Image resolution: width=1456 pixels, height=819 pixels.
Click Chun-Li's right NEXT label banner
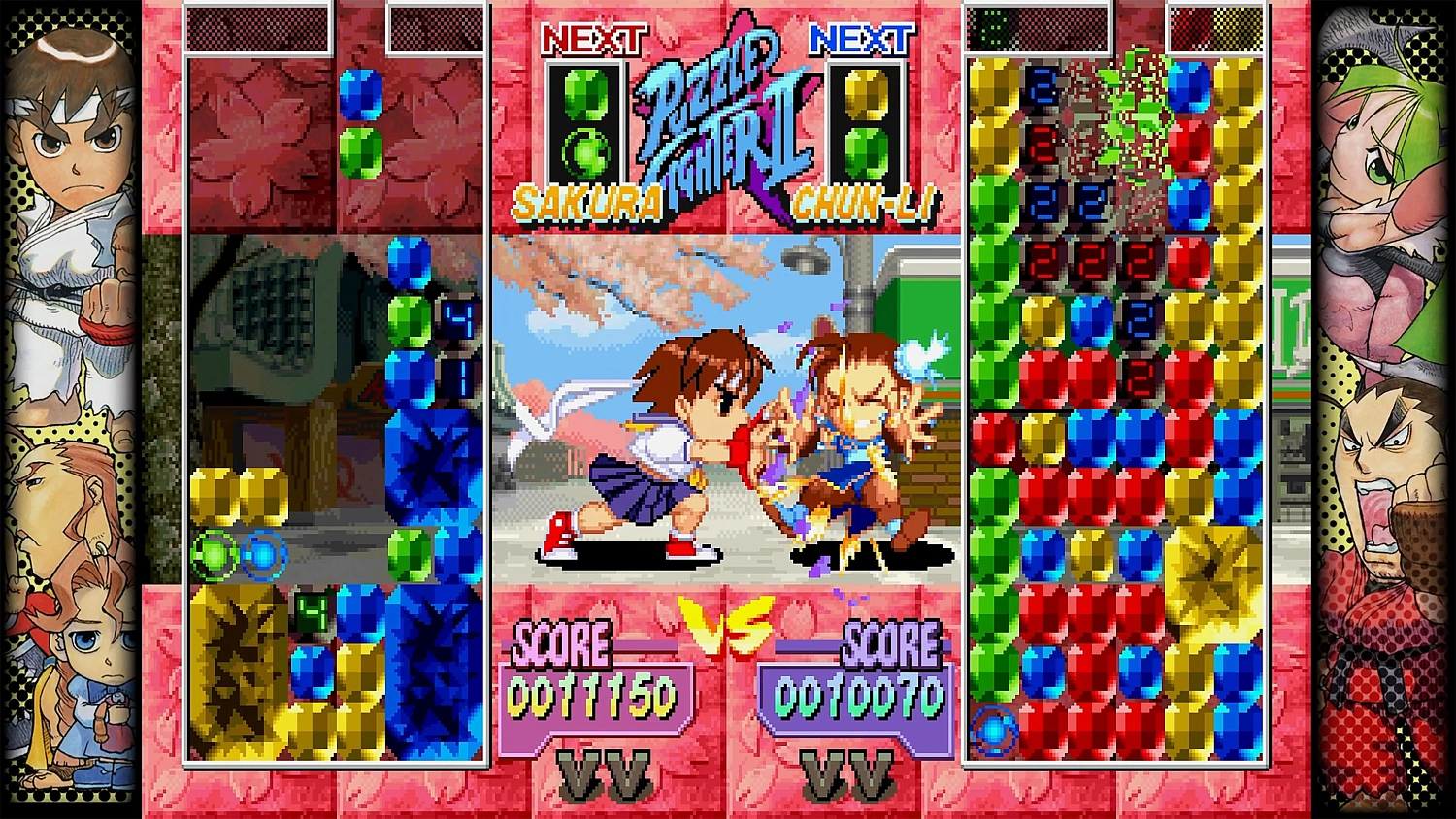pyautogui.click(x=864, y=37)
